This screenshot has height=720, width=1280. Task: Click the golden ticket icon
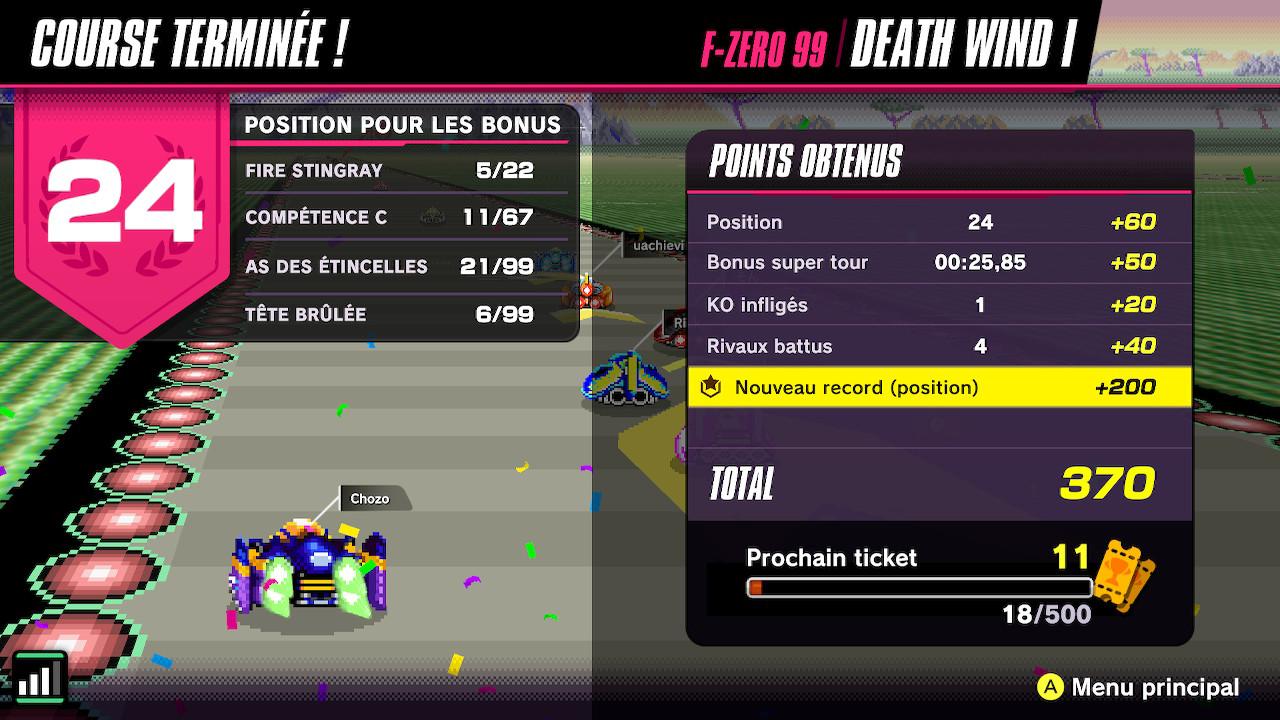click(1125, 574)
